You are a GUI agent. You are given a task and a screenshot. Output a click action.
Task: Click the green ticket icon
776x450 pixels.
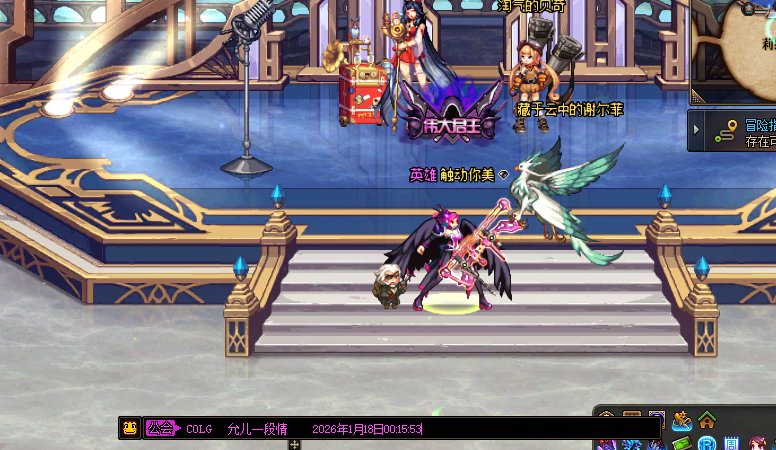(x=683, y=443)
